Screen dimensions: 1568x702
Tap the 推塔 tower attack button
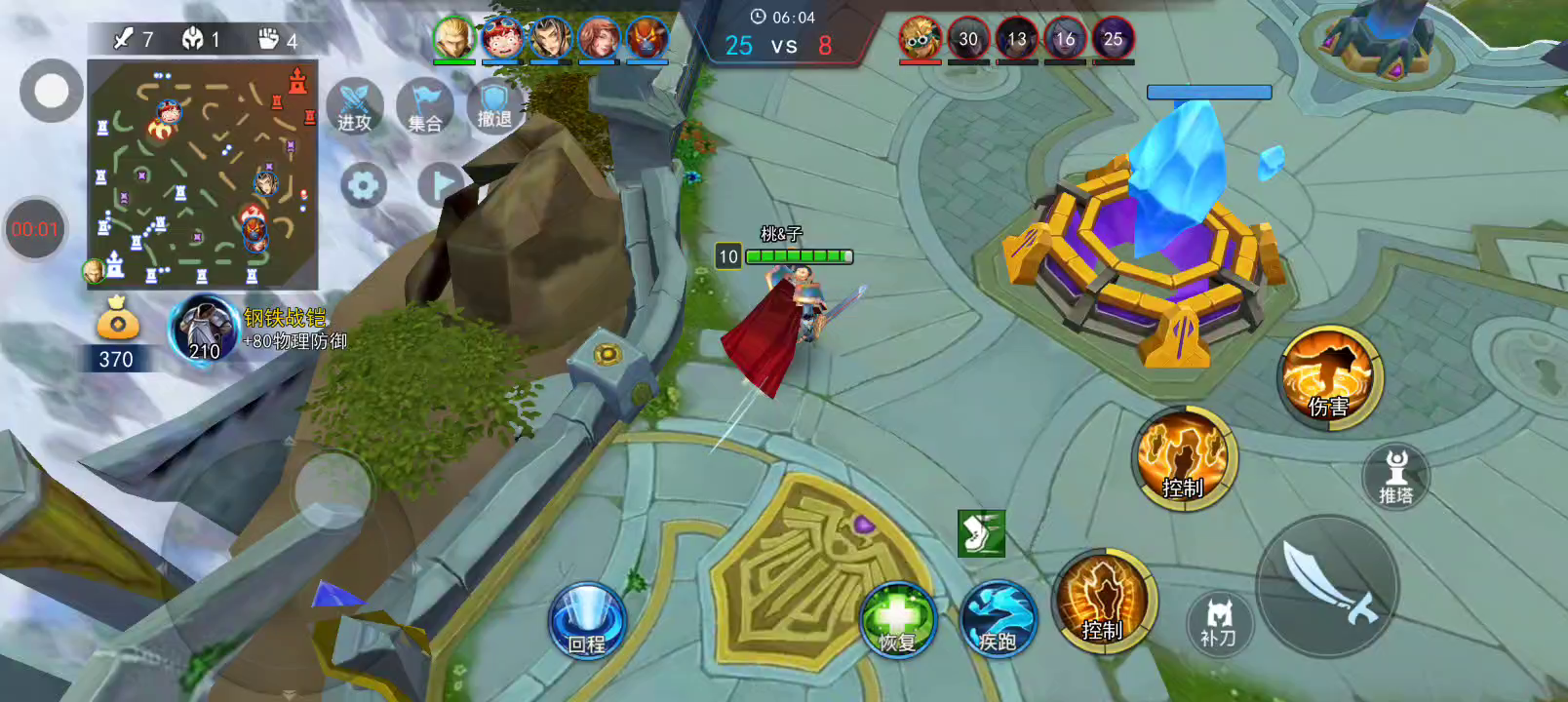1395,477
